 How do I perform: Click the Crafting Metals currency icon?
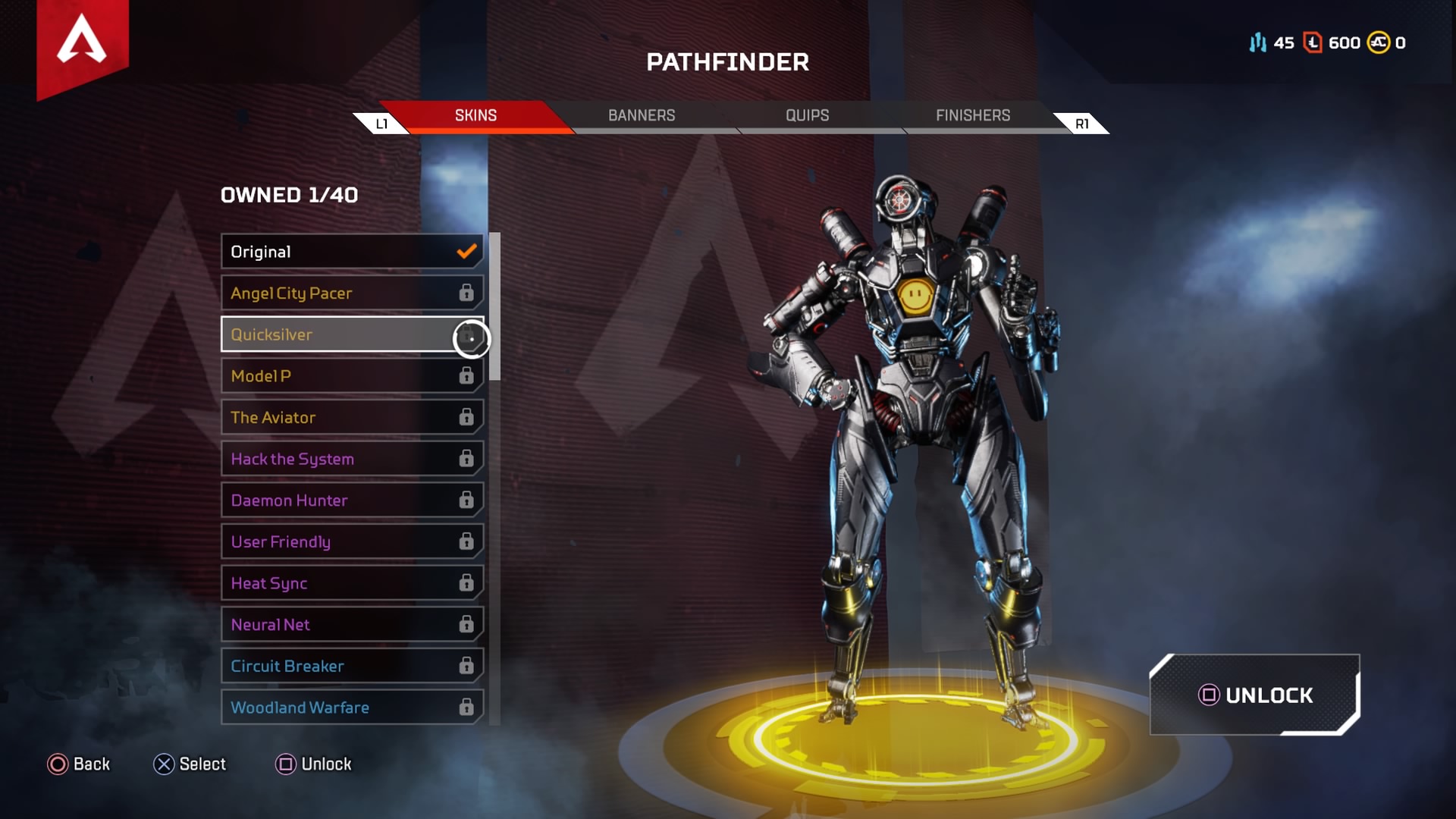point(1257,43)
